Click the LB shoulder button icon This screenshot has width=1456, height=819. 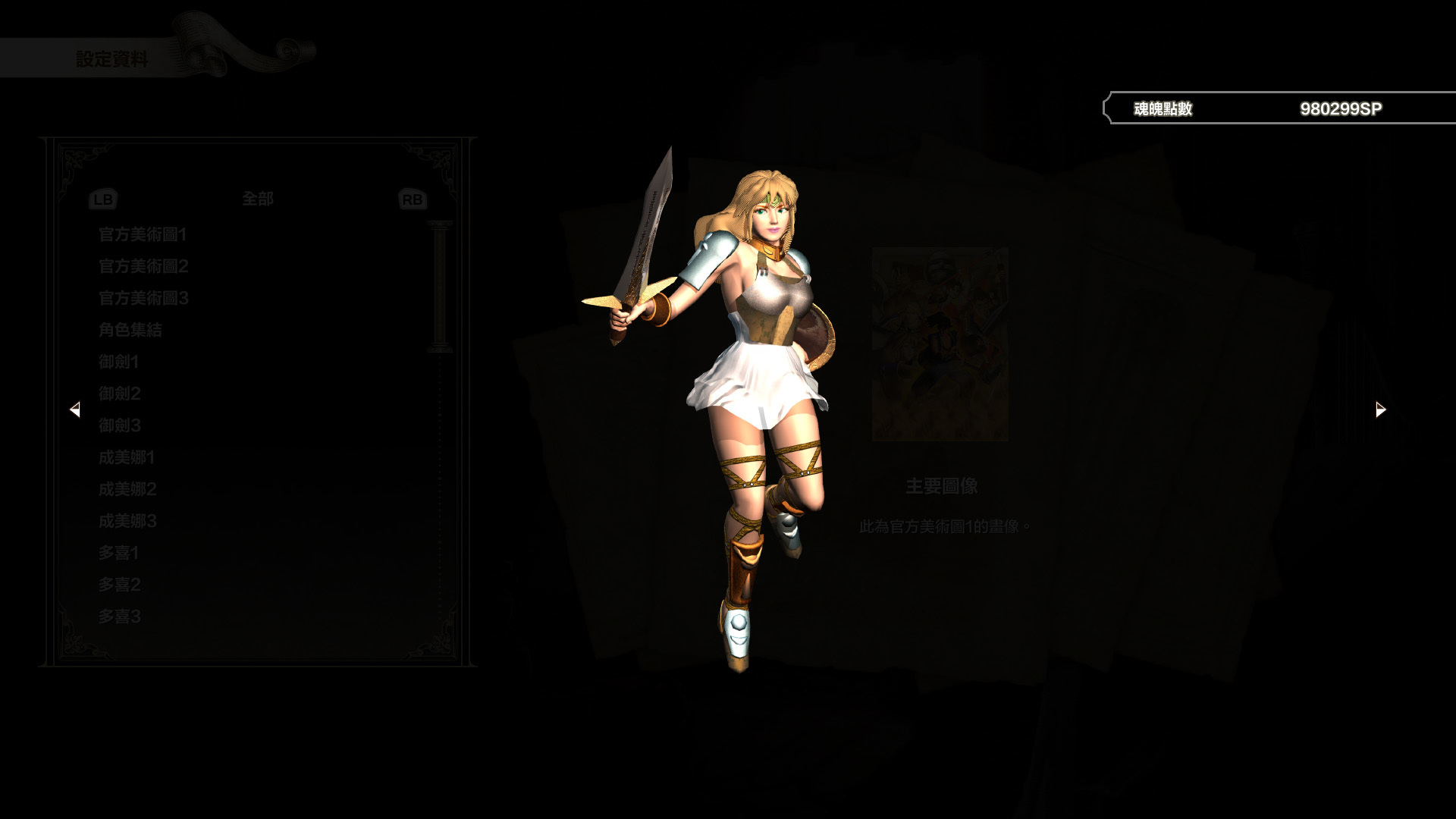104,199
